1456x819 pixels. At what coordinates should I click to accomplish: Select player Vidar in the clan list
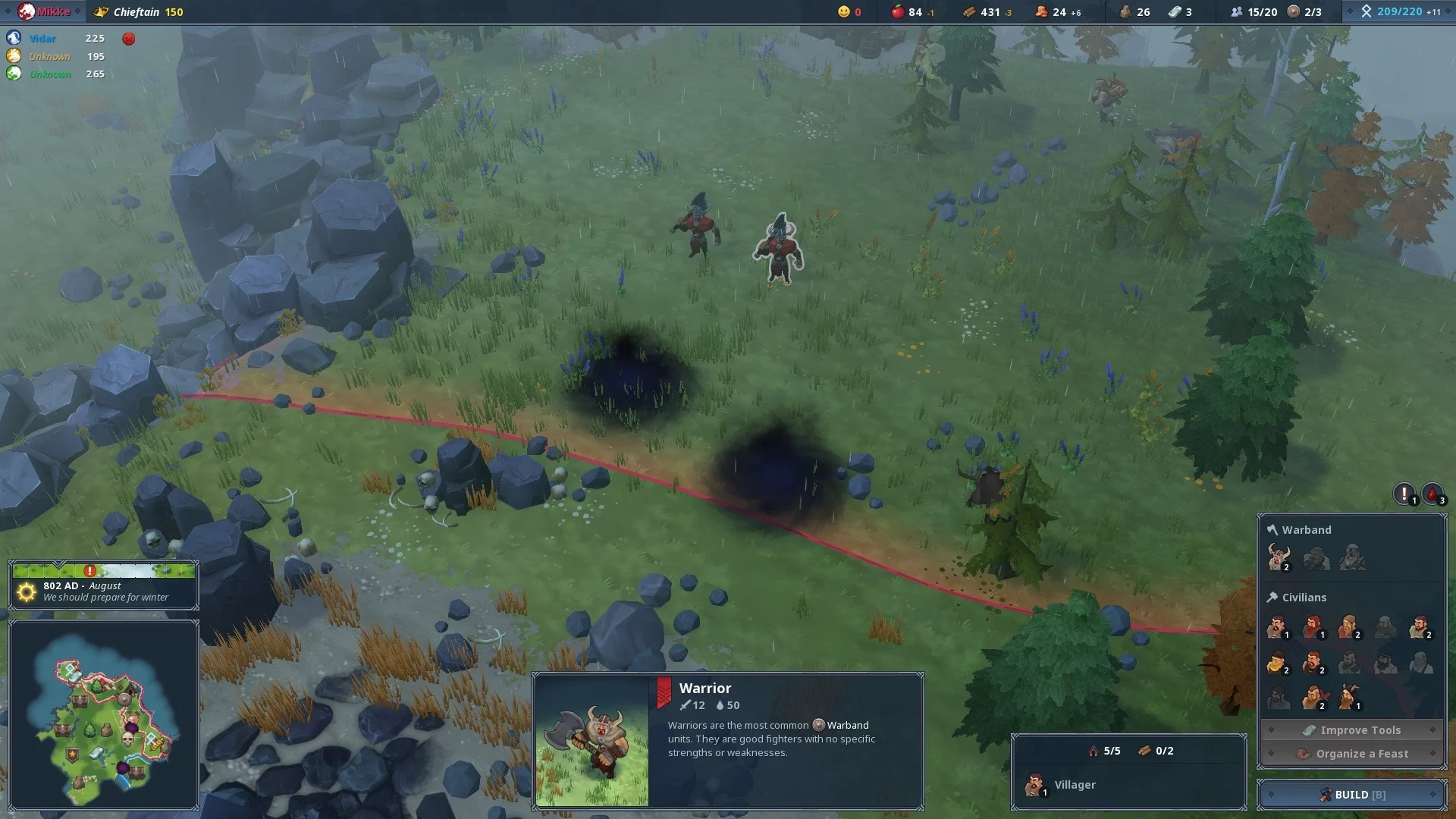coord(42,39)
